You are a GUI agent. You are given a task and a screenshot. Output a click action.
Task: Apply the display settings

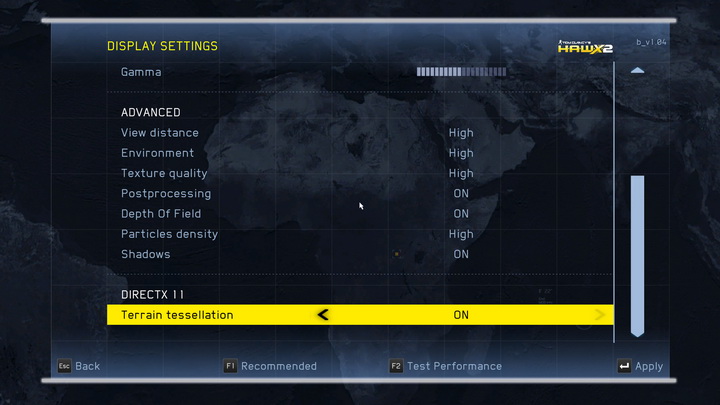(640, 367)
